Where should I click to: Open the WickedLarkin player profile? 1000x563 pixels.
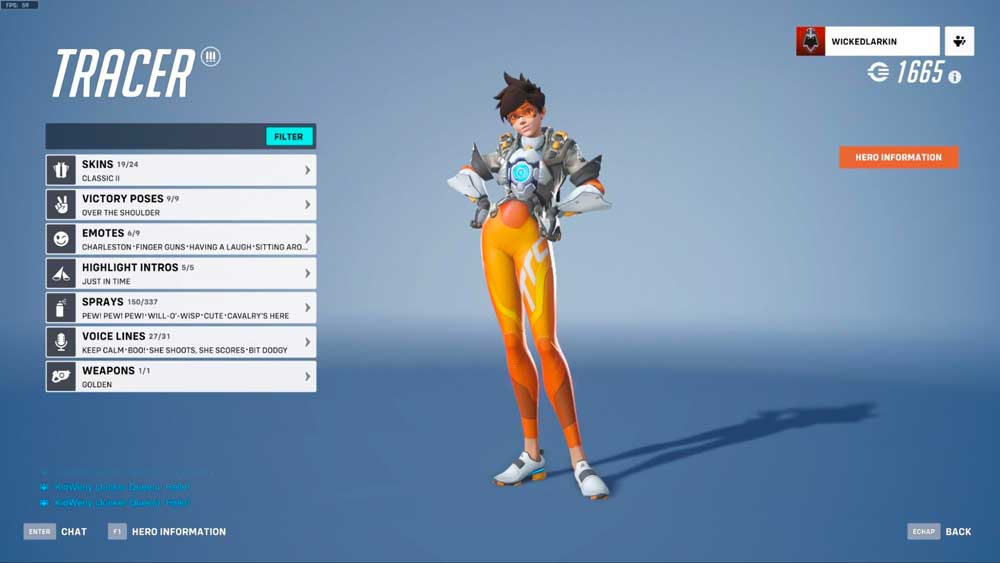pos(868,42)
